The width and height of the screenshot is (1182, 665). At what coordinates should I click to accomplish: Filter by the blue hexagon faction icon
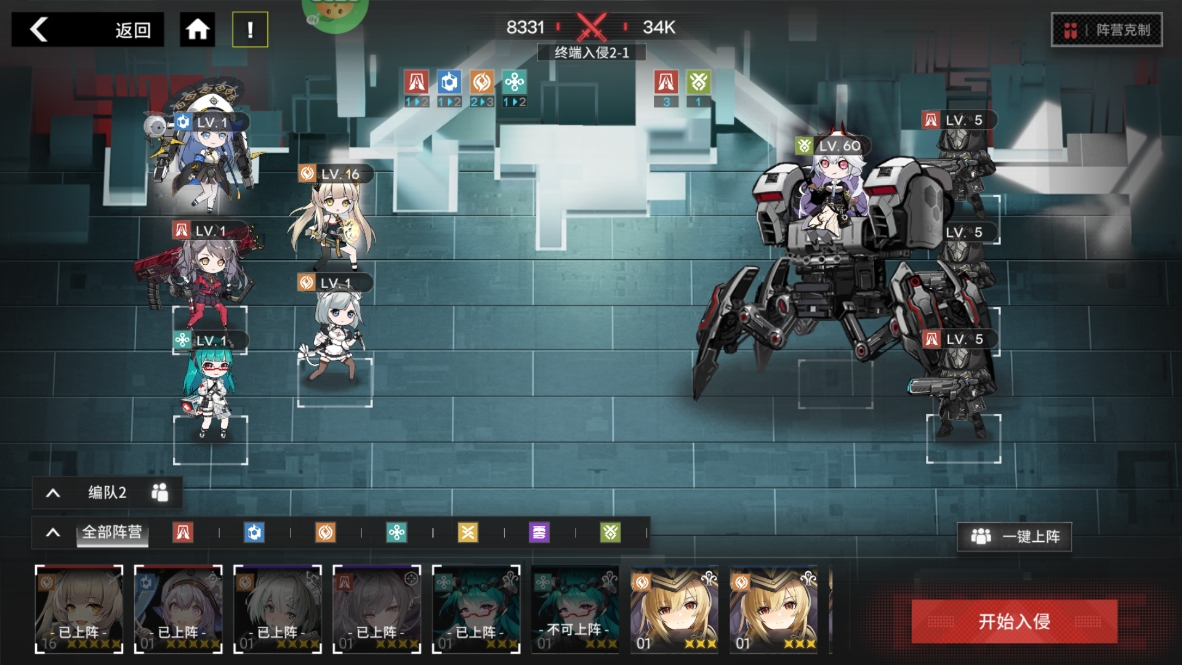point(254,533)
